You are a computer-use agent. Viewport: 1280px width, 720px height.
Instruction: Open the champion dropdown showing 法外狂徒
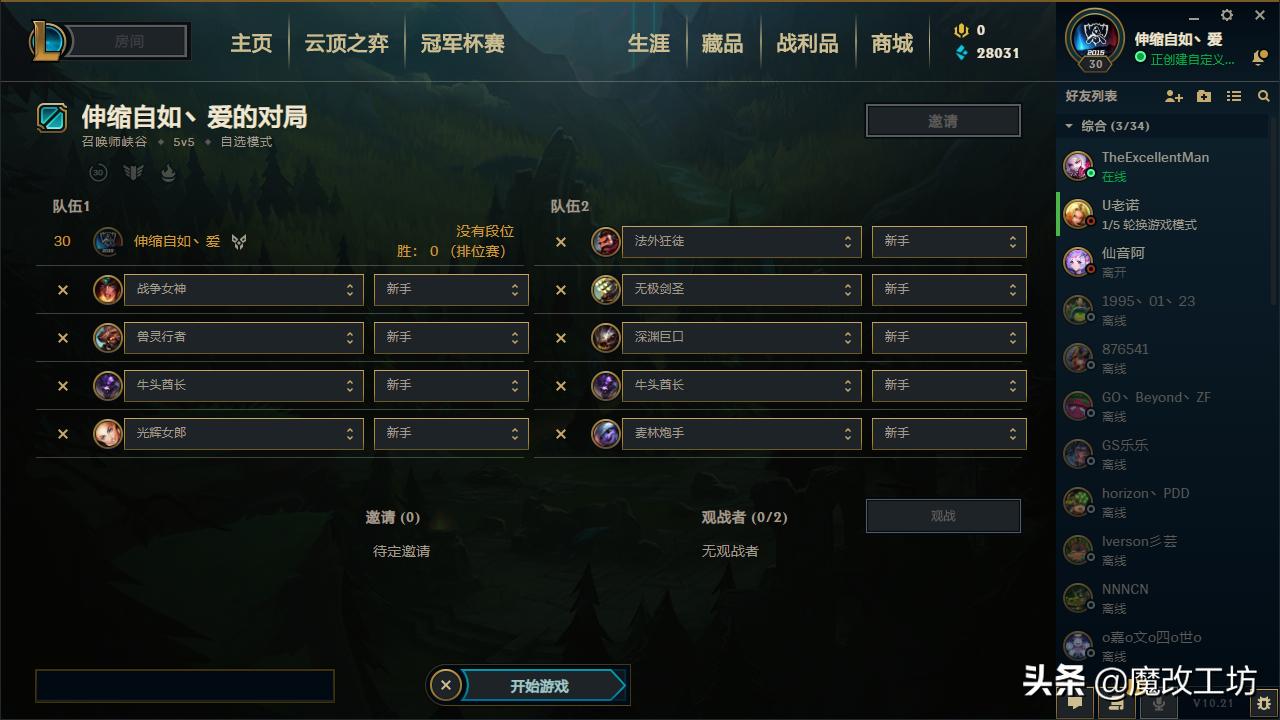coord(740,241)
